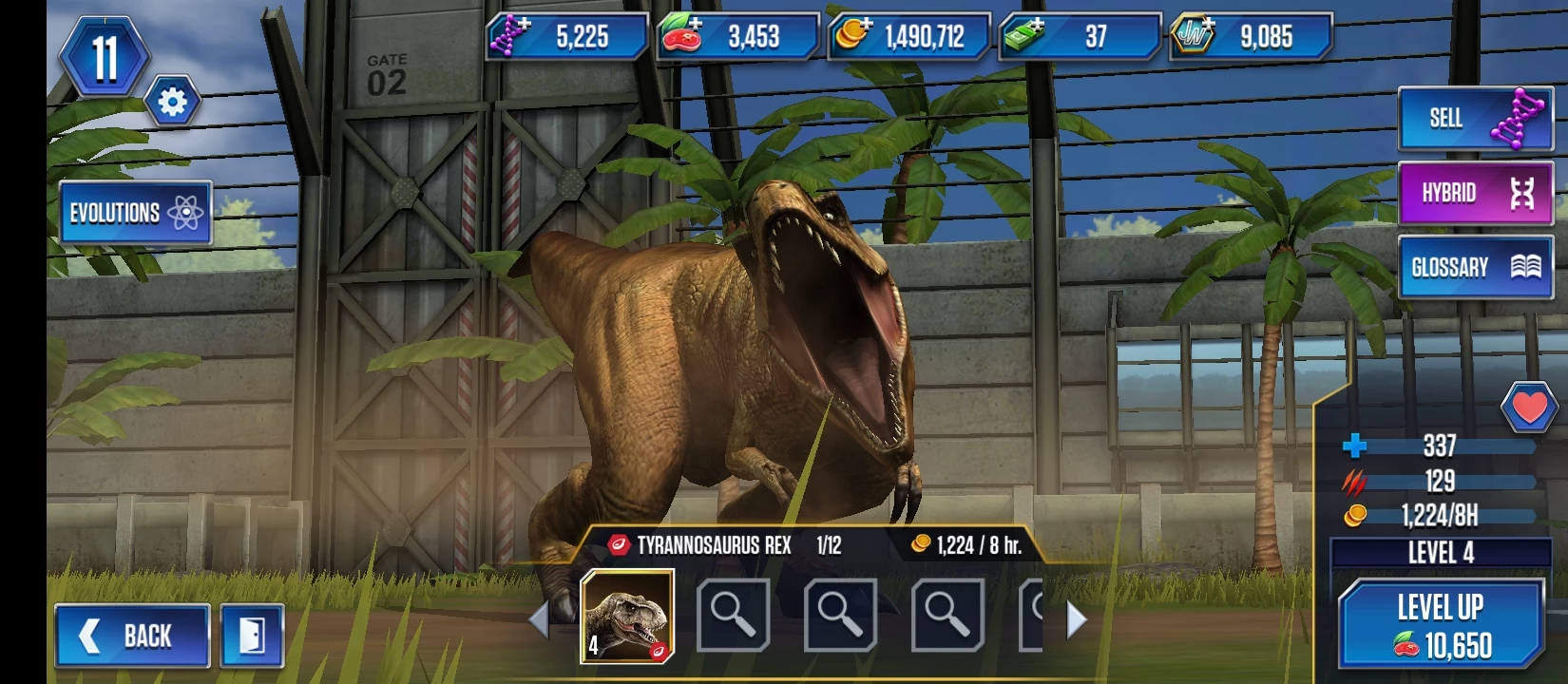Select the level 4 T-Rex thumbnail
The height and width of the screenshot is (684, 1568).
pos(627,616)
